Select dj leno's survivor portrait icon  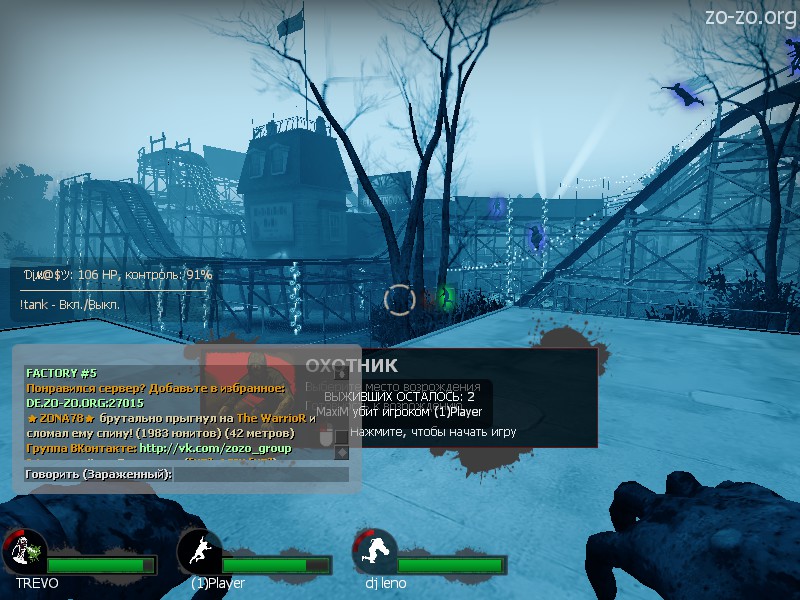click(x=375, y=551)
